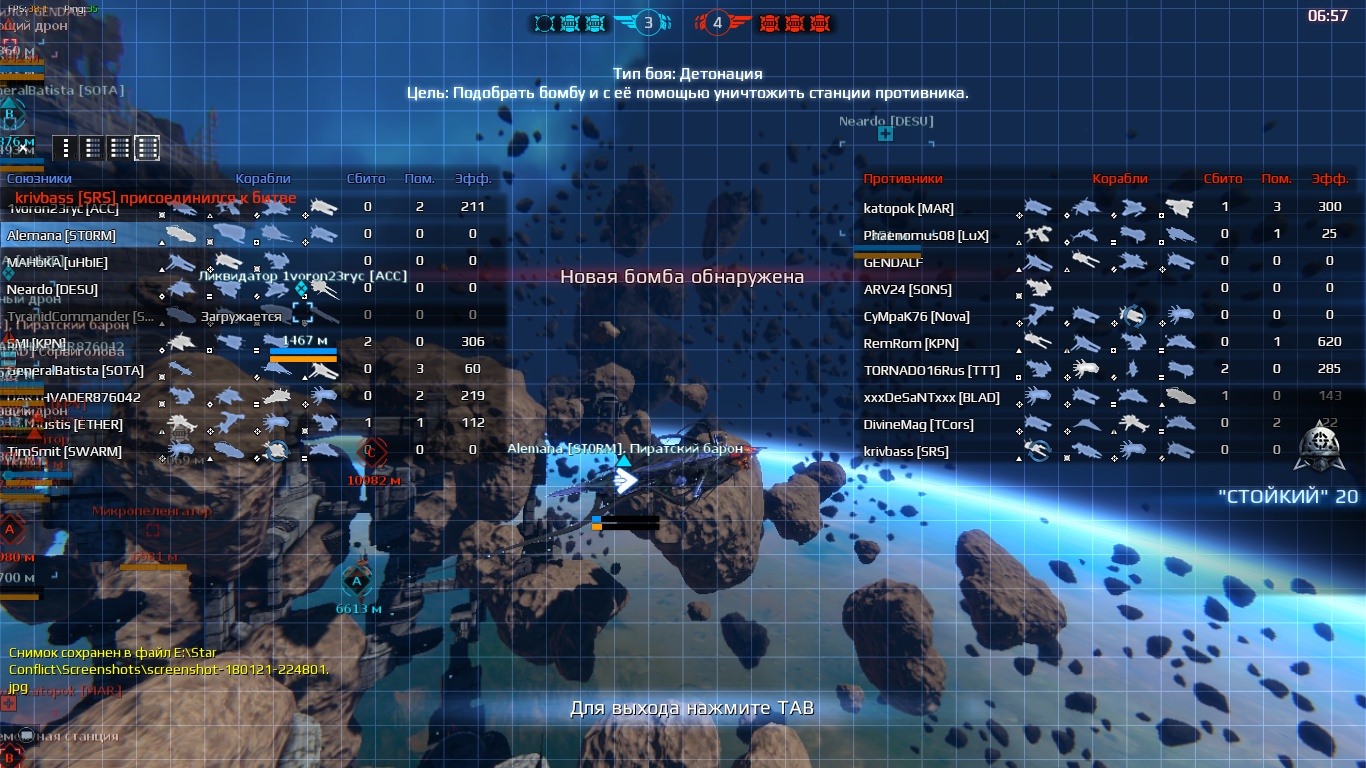The width and height of the screenshot is (1366, 768).
Task: Select TORNADO16Rus [TTT] on the scoreboard
Action: click(931, 370)
